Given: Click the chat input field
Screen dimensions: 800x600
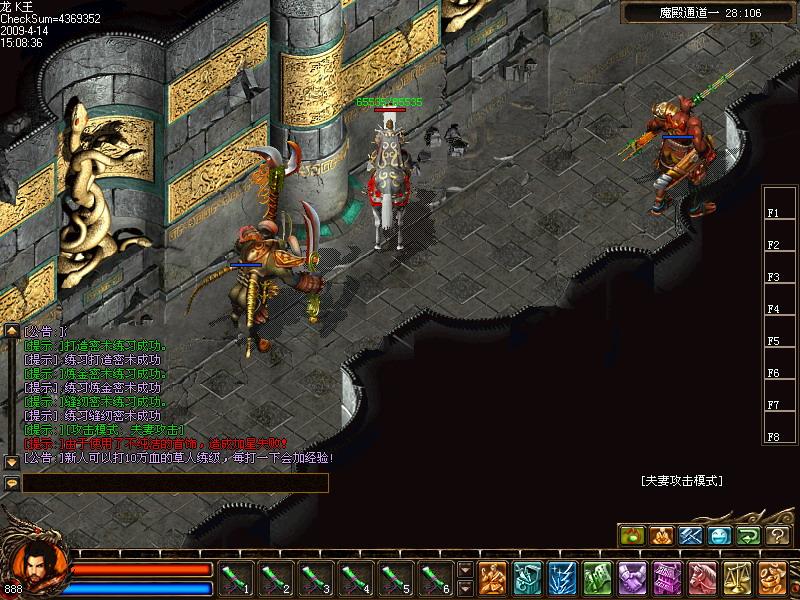Looking at the screenshot, I should (176, 482).
